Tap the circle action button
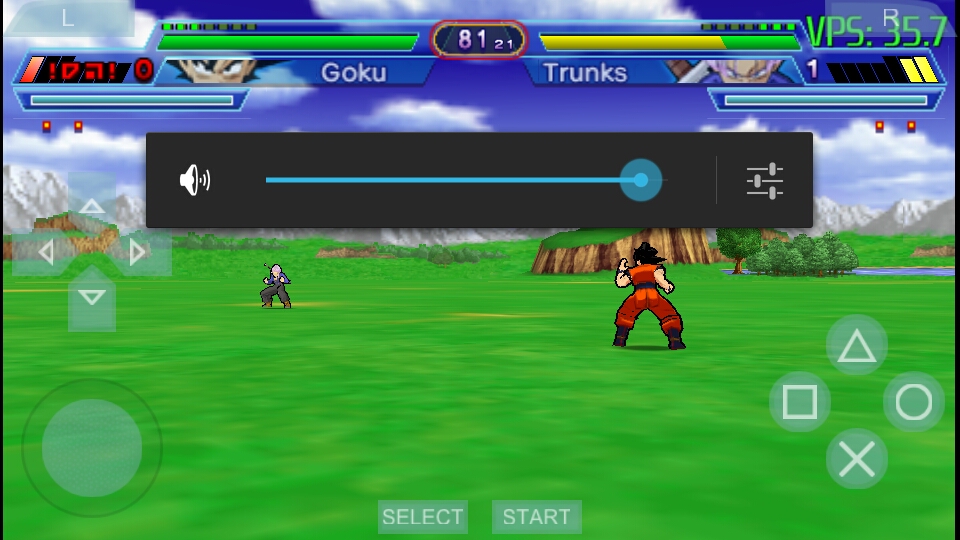The image size is (960, 540). coord(913,402)
